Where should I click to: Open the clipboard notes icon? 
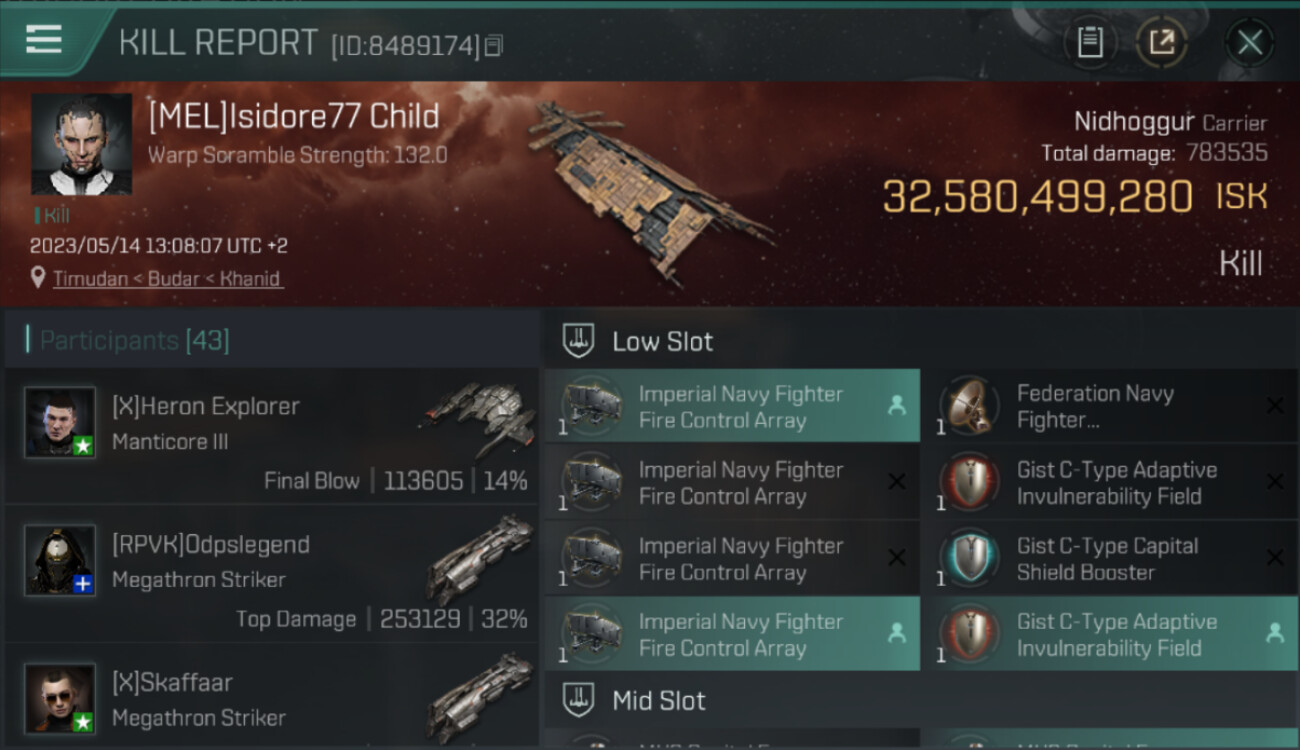pos(1090,42)
